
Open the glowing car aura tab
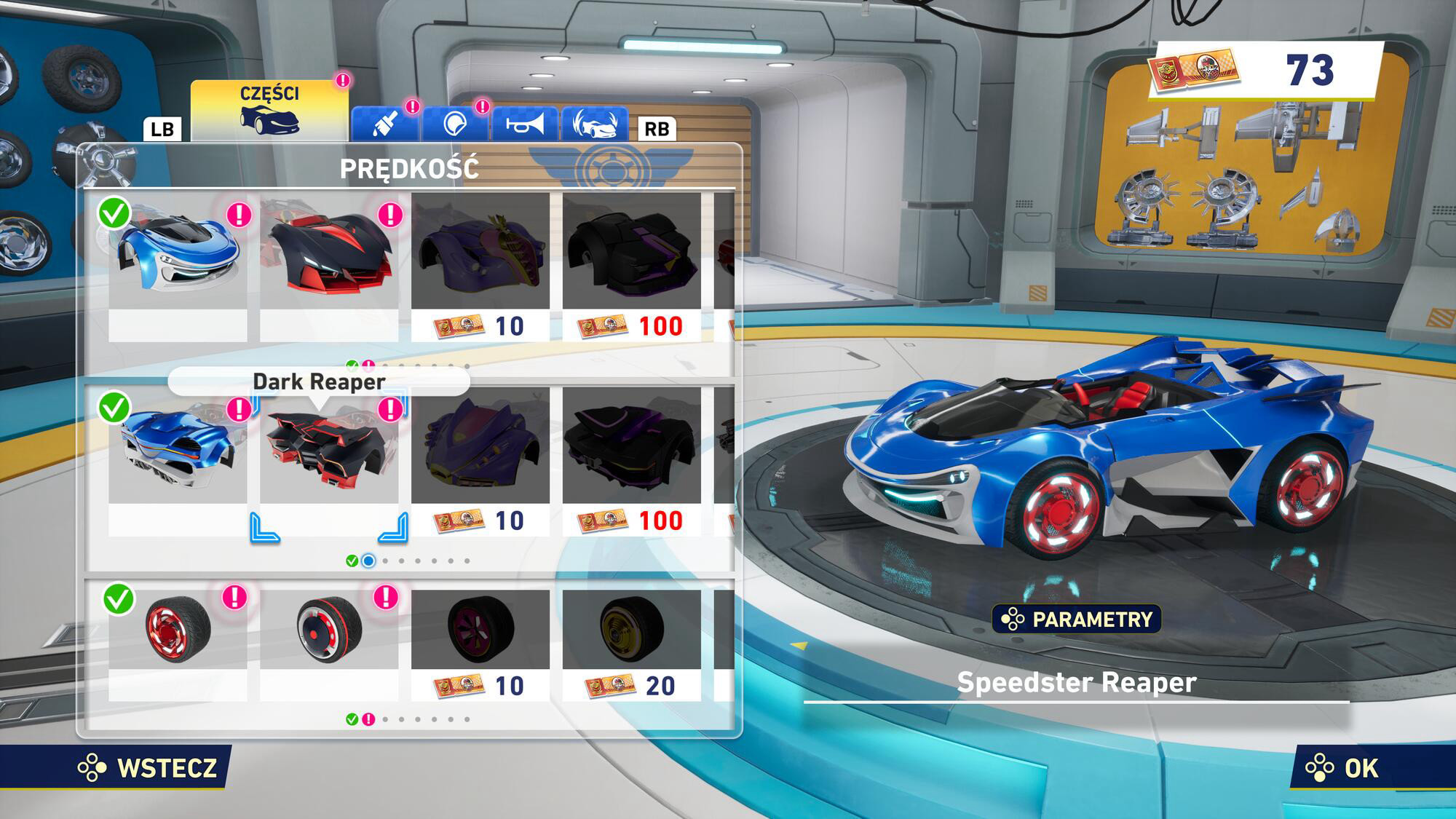(595, 124)
